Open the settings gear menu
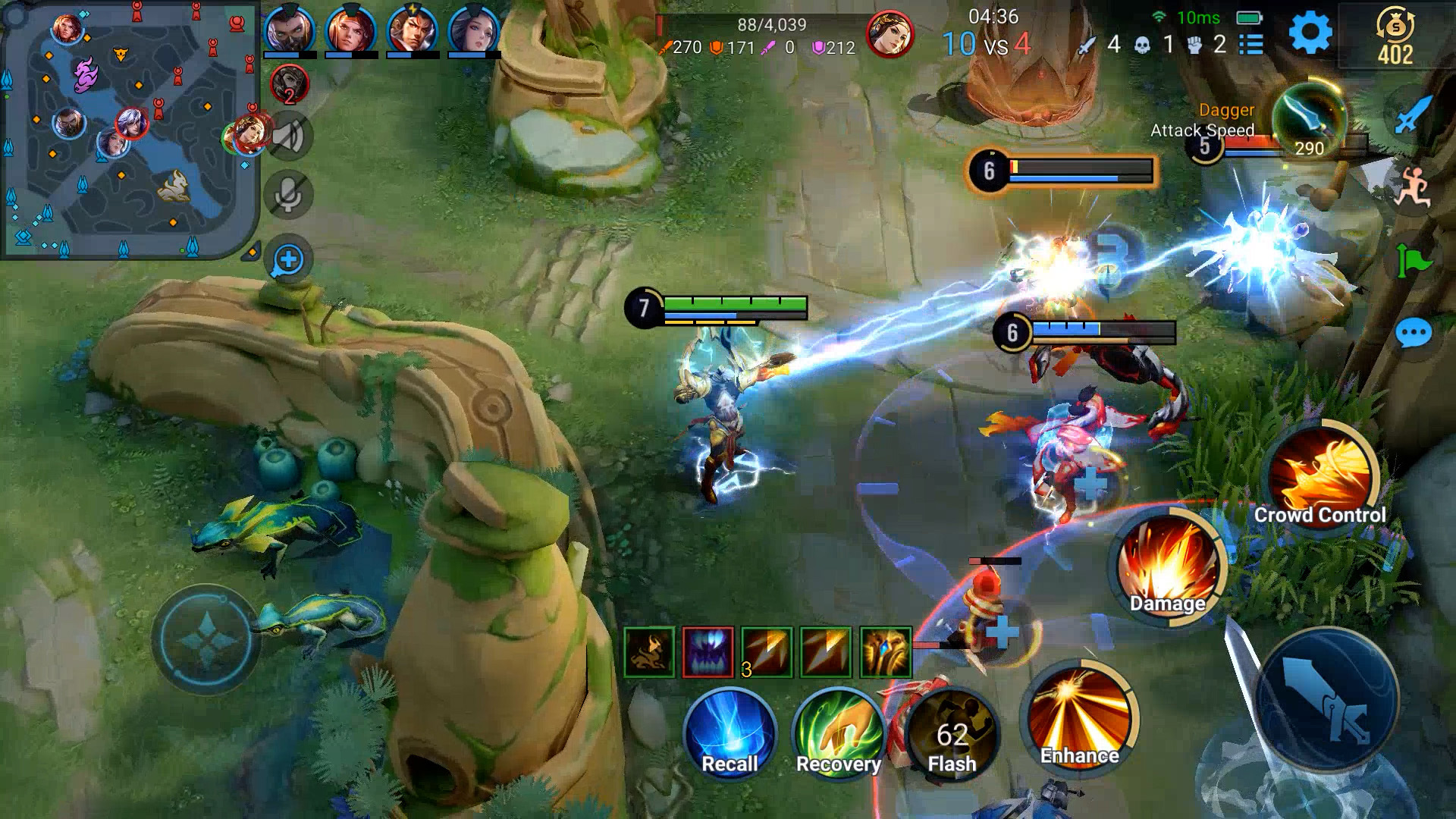 (1310, 33)
